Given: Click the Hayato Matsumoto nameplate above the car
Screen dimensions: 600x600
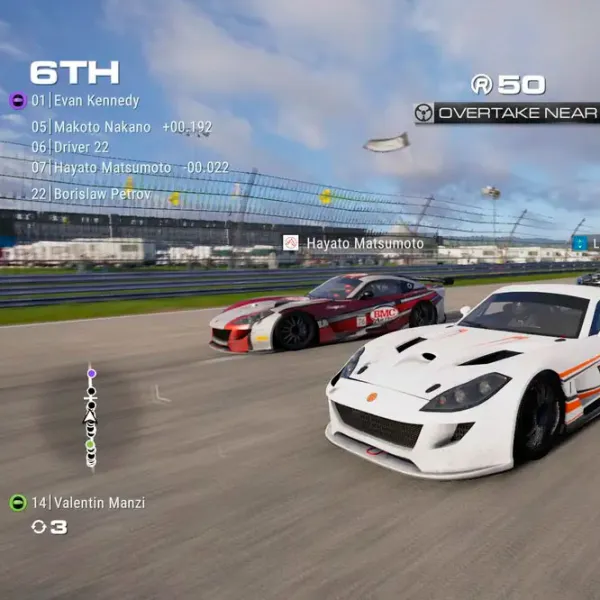Looking at the screenshot, I should 353,243.
